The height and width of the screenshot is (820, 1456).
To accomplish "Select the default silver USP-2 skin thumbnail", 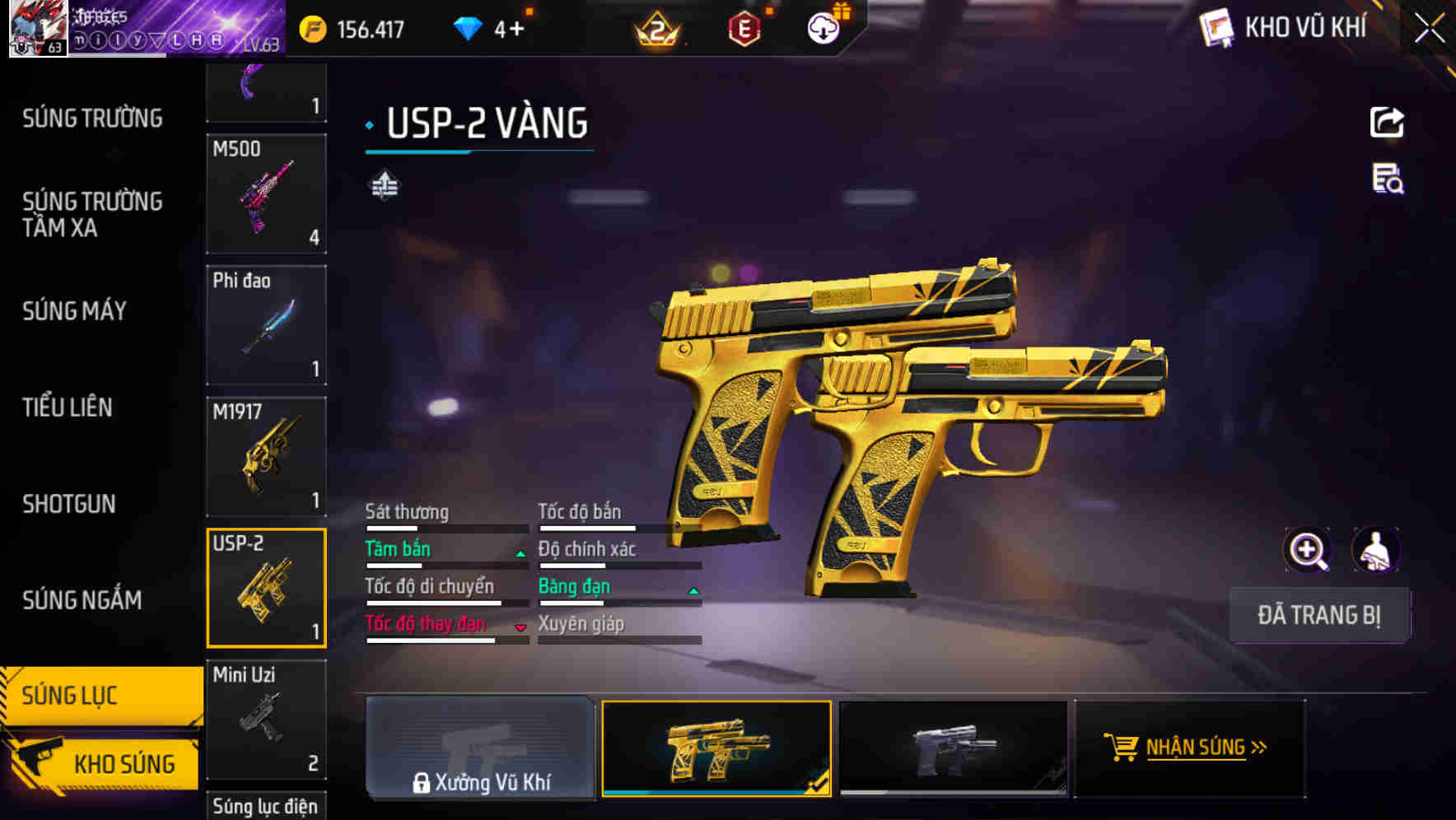I will tap(953, 748).
